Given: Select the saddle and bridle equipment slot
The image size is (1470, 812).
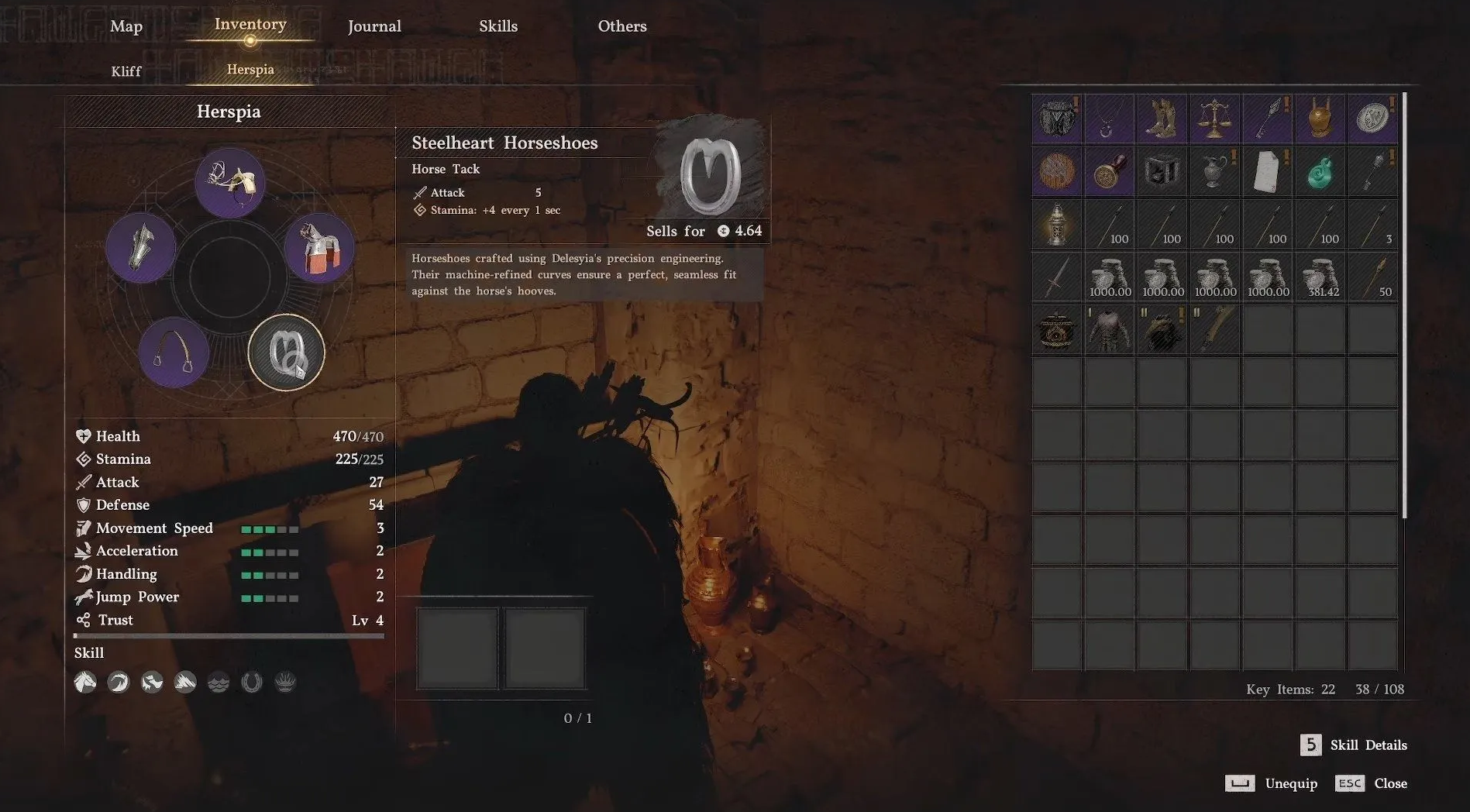Looking at the screenshot, I should click(230, 183).
